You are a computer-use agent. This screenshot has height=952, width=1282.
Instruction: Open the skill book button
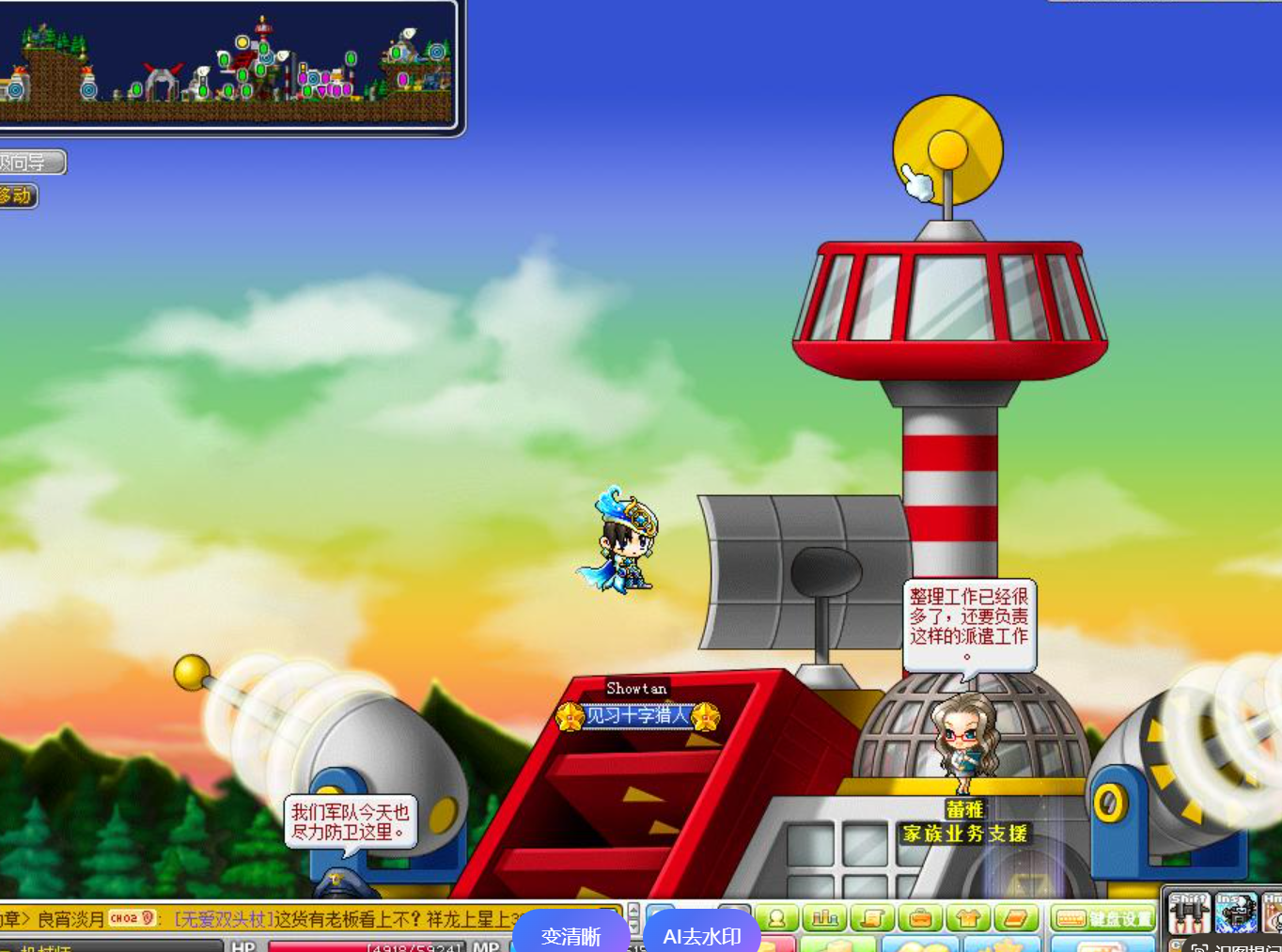(1015, 918)
